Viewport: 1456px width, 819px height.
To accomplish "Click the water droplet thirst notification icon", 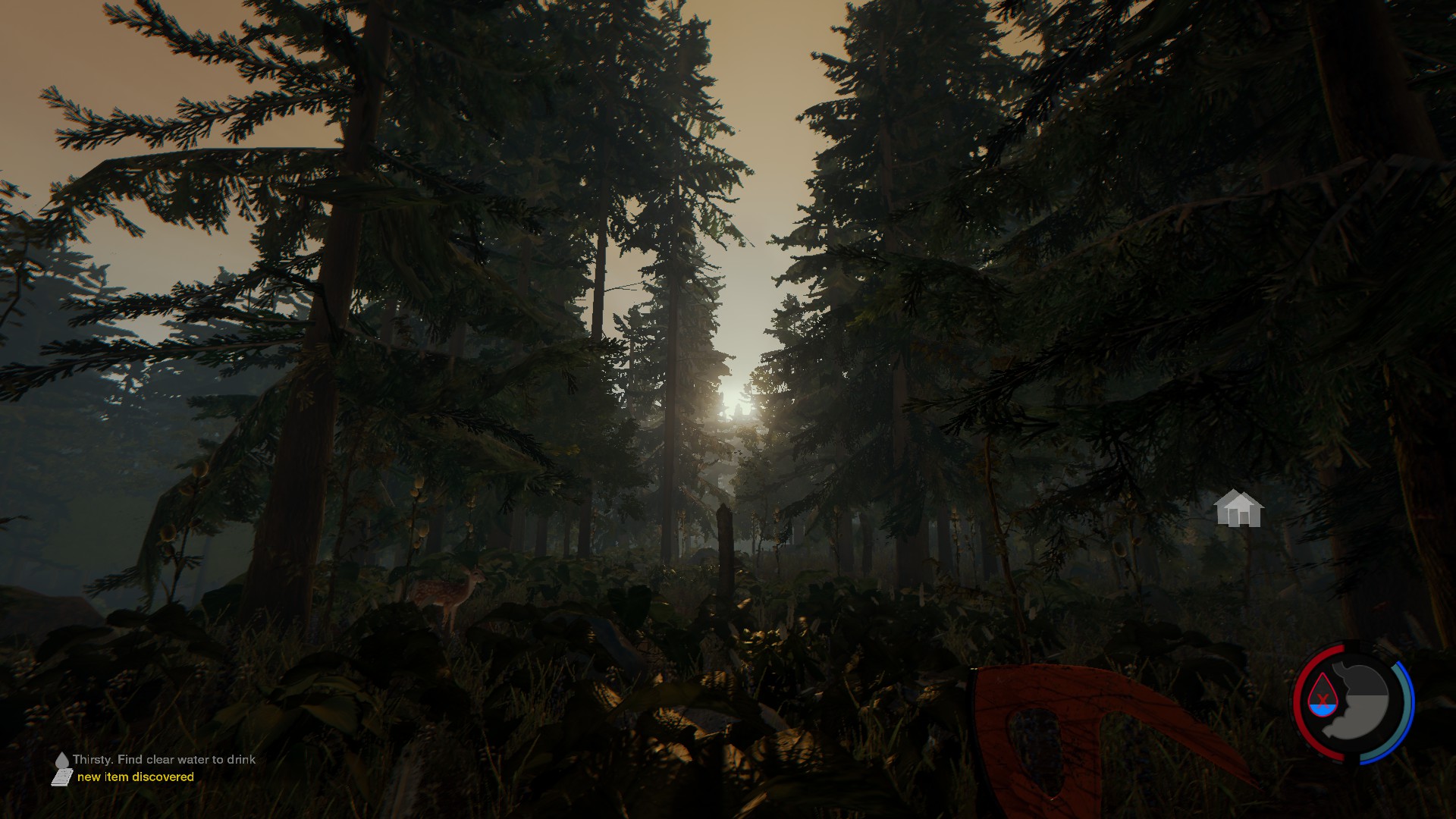I will click(62, 759).
